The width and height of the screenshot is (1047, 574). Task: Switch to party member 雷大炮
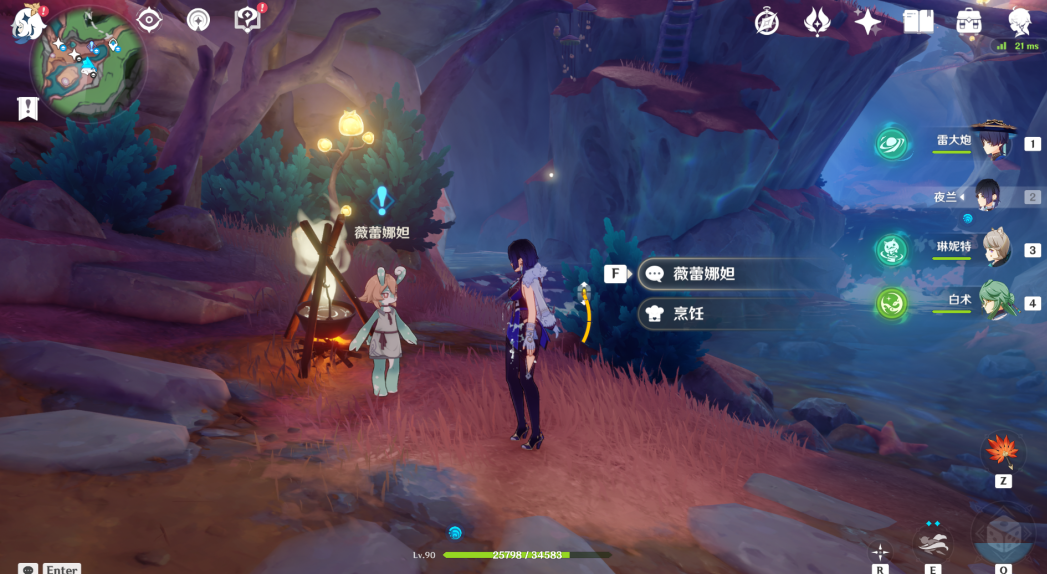(x=993, y=144)
